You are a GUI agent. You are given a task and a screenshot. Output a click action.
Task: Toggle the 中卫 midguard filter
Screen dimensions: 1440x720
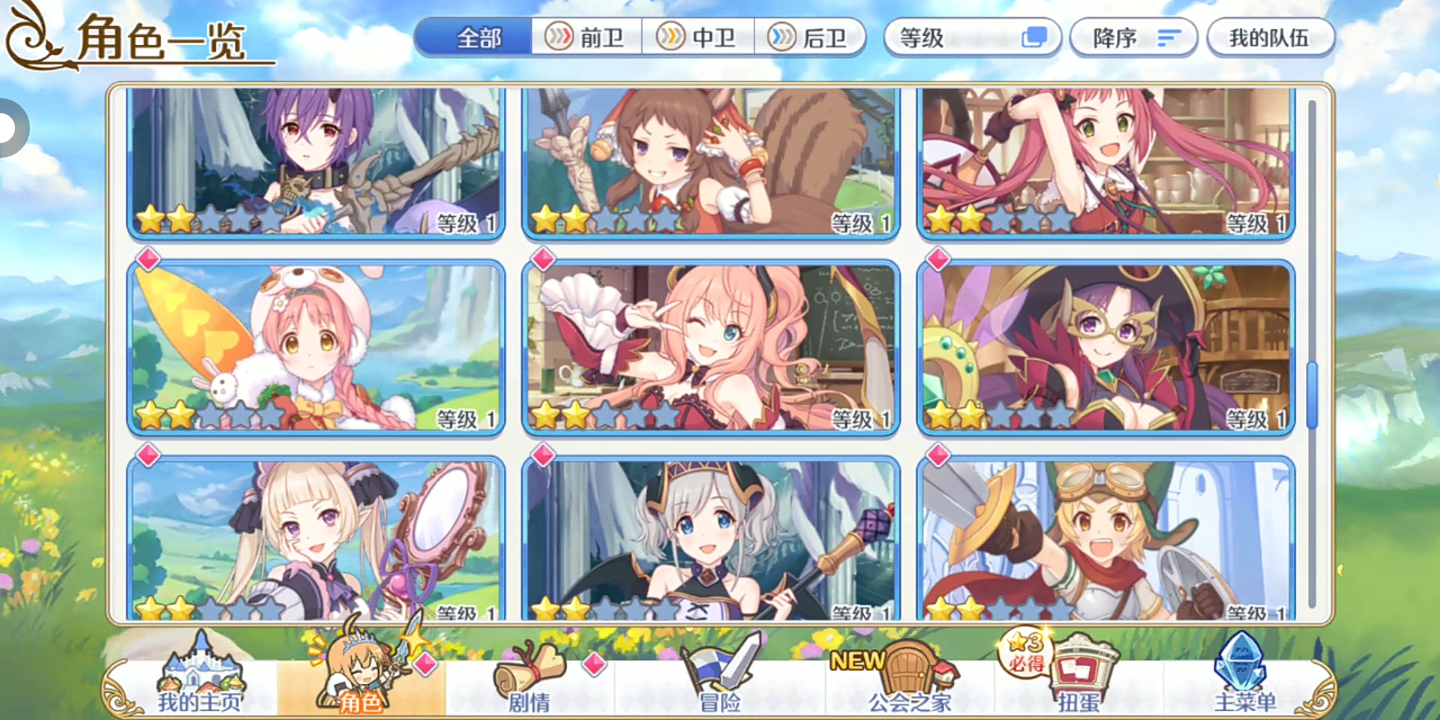698,37
